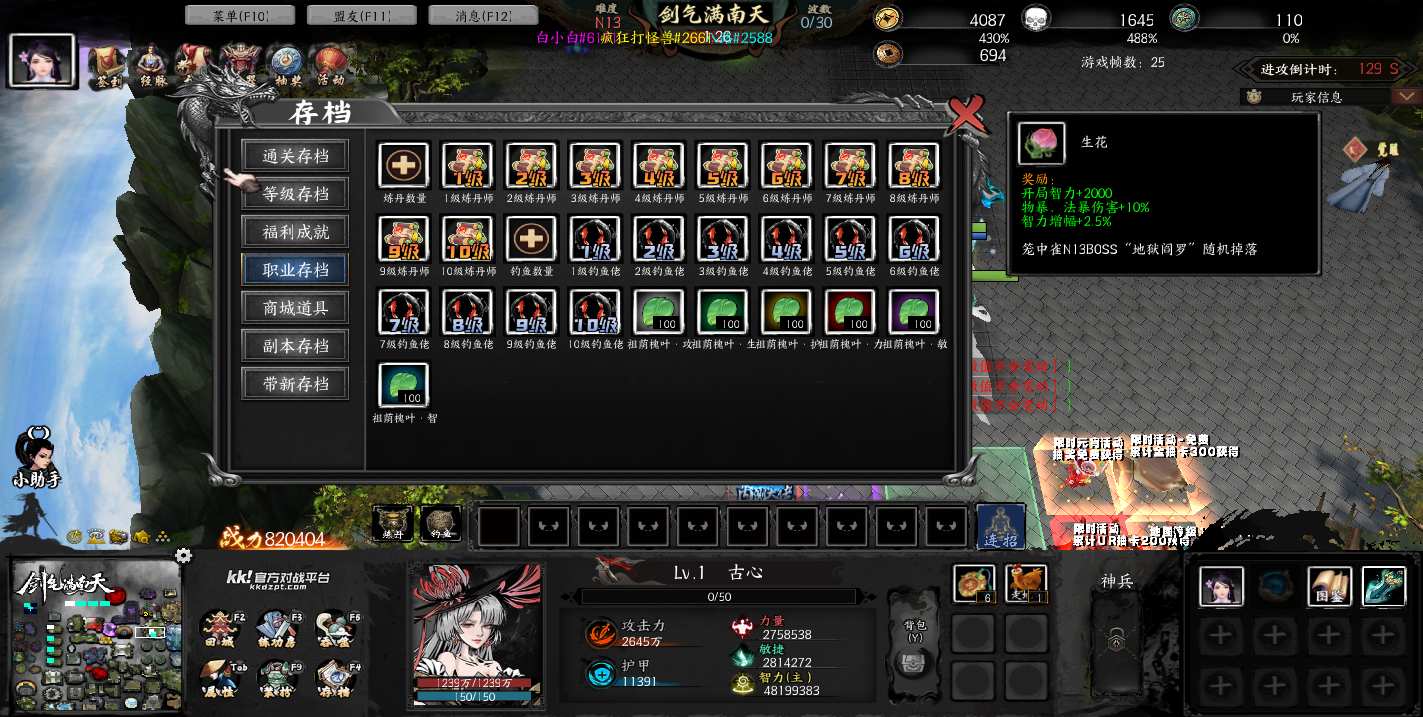Open the 等级存档 category

296,194
